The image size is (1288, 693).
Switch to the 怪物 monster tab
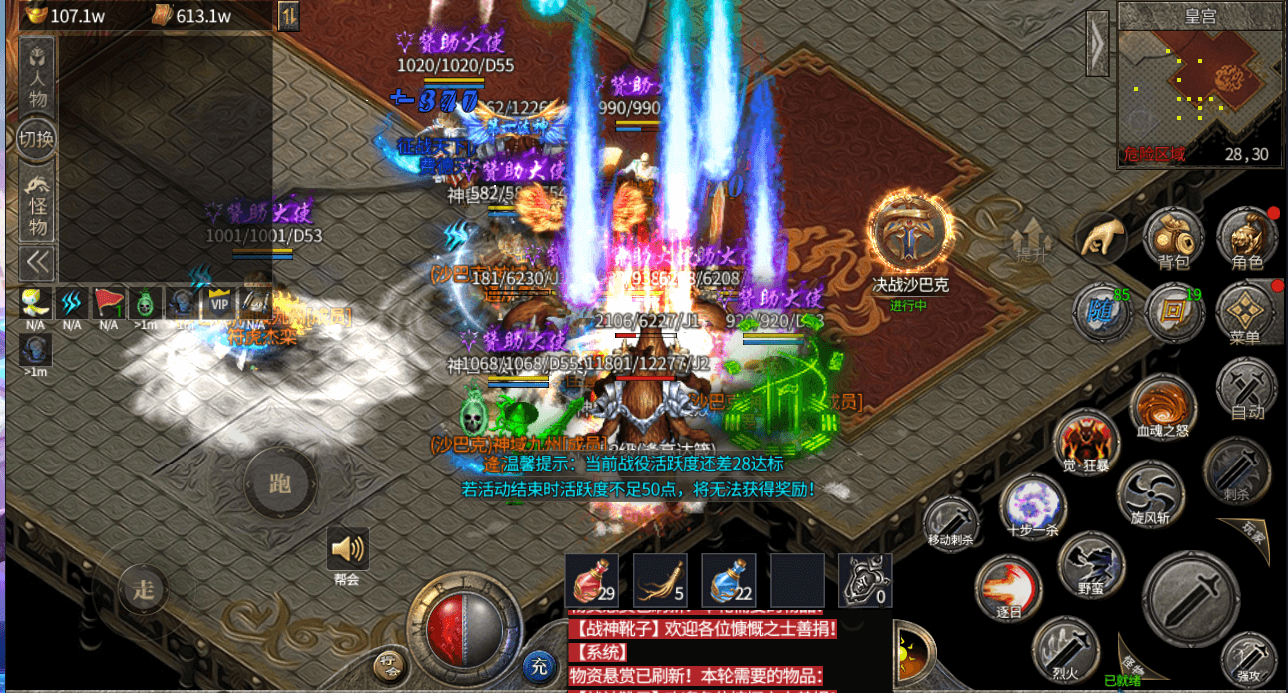click(38, 203)
